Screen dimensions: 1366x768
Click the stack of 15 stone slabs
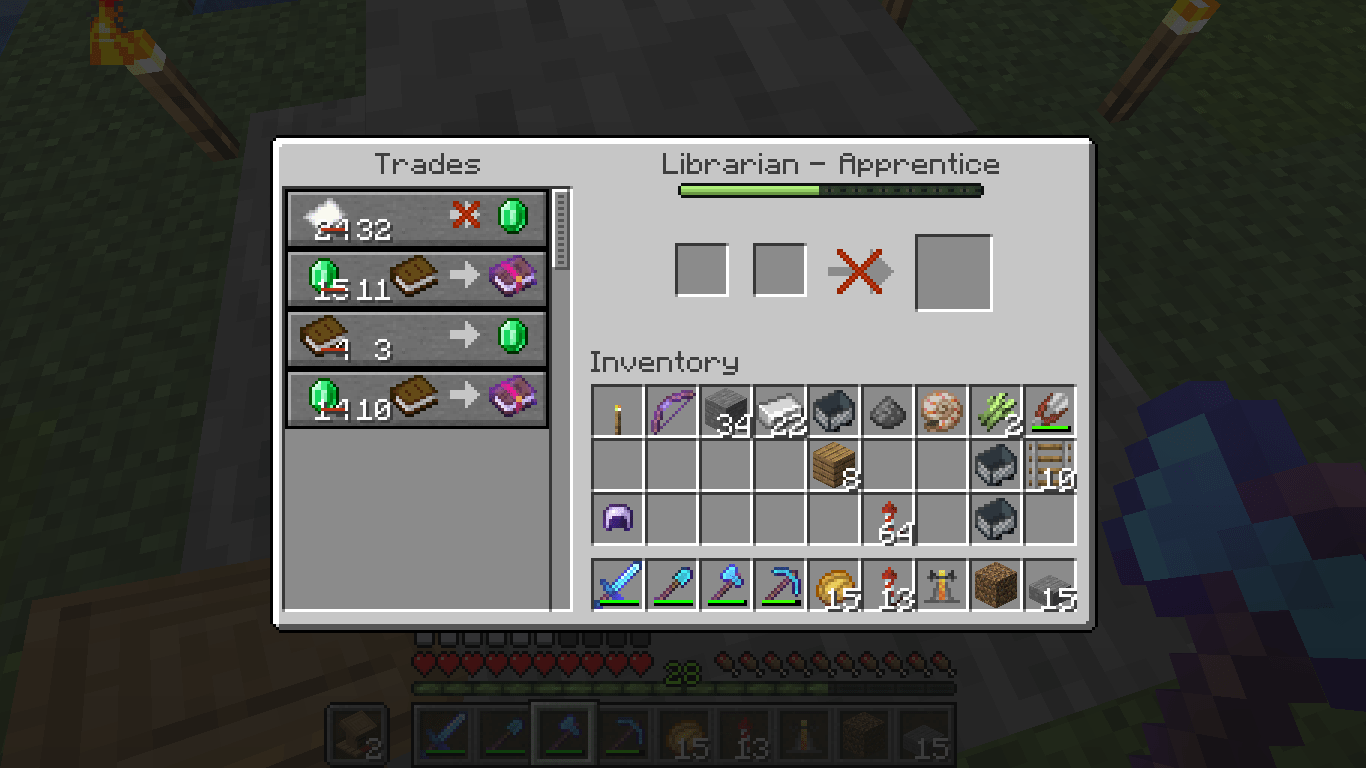pos(1050,583)
